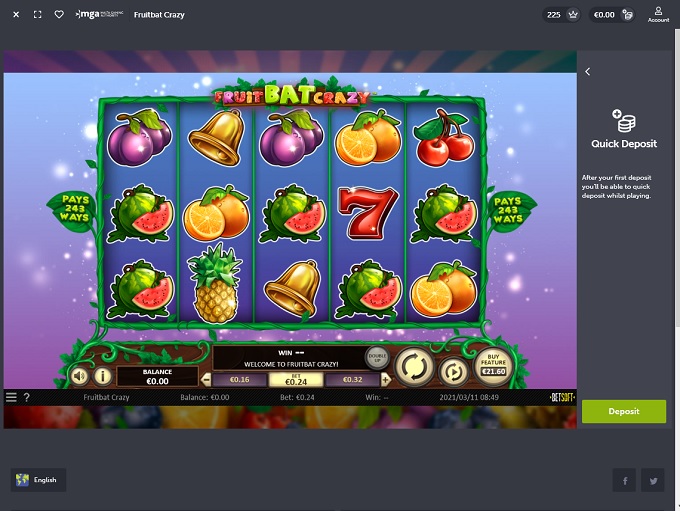Spin the reels with the large spin button
The image size is (680, 511).
pos(412,365)
